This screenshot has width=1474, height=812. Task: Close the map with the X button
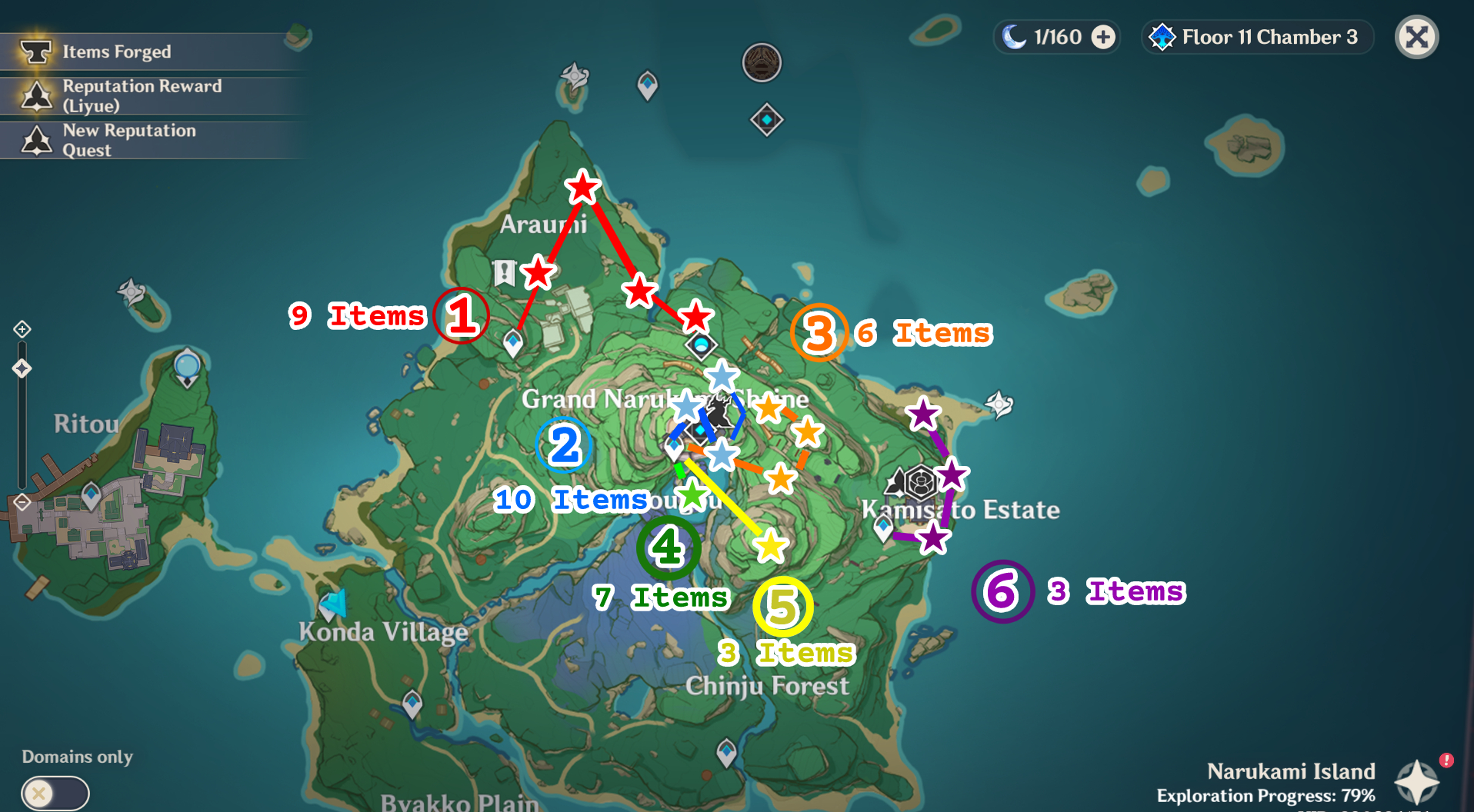1416,36
